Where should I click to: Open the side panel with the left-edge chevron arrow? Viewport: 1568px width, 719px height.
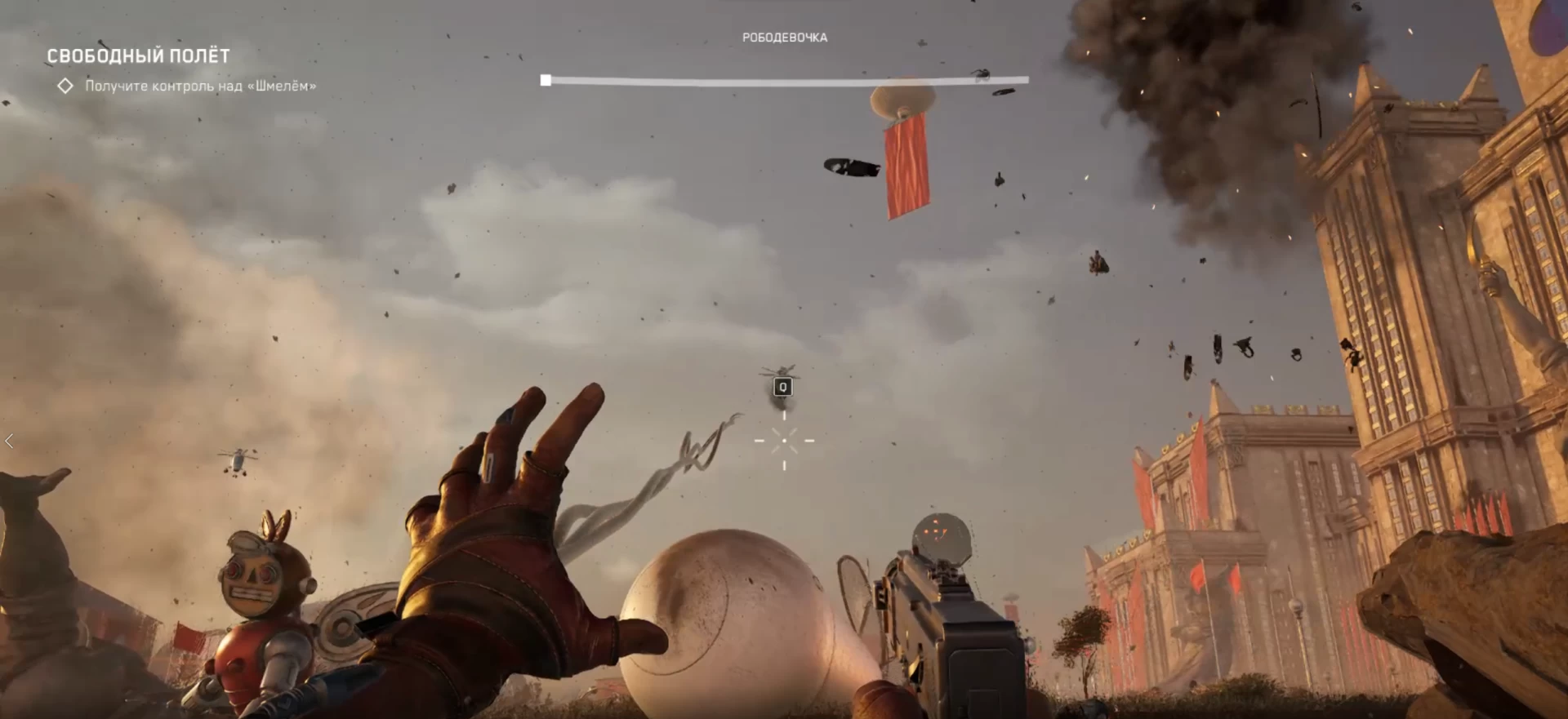point(9,442)
